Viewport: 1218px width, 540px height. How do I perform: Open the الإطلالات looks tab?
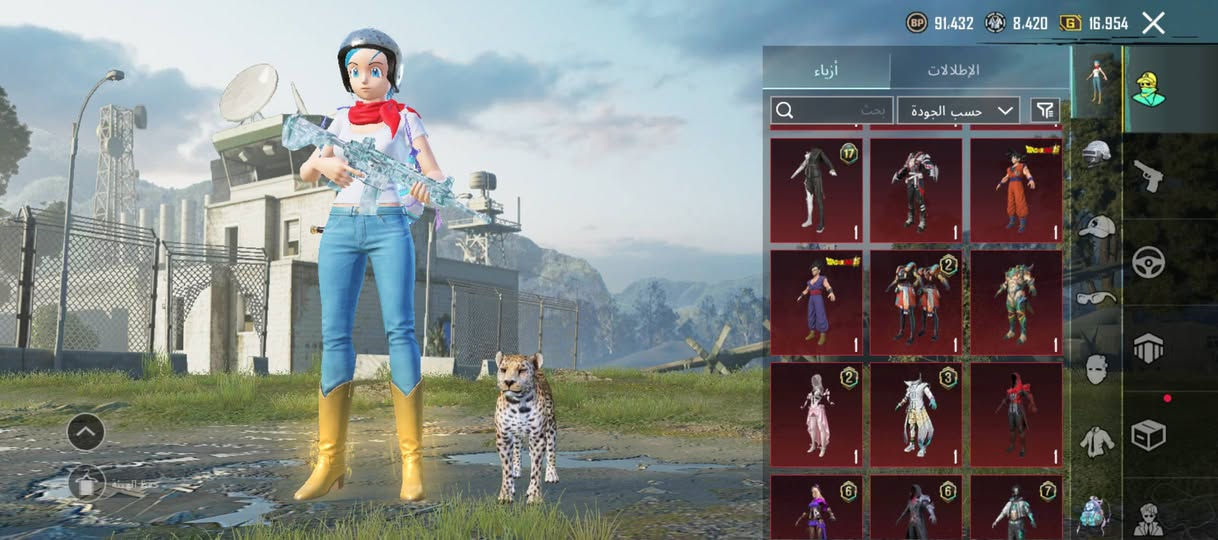(x=953, y=70)
